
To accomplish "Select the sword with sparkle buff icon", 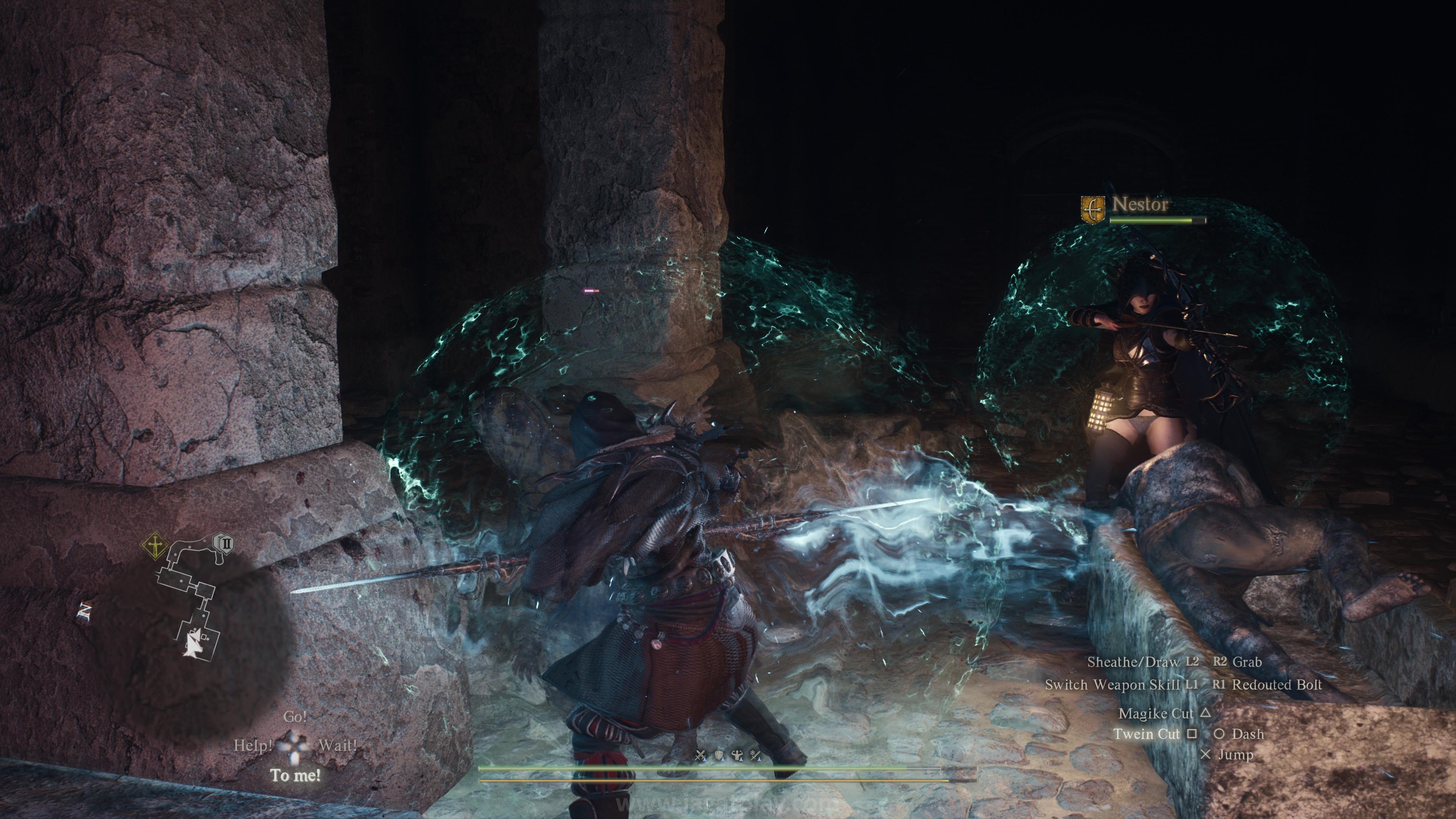I will 756,755.
